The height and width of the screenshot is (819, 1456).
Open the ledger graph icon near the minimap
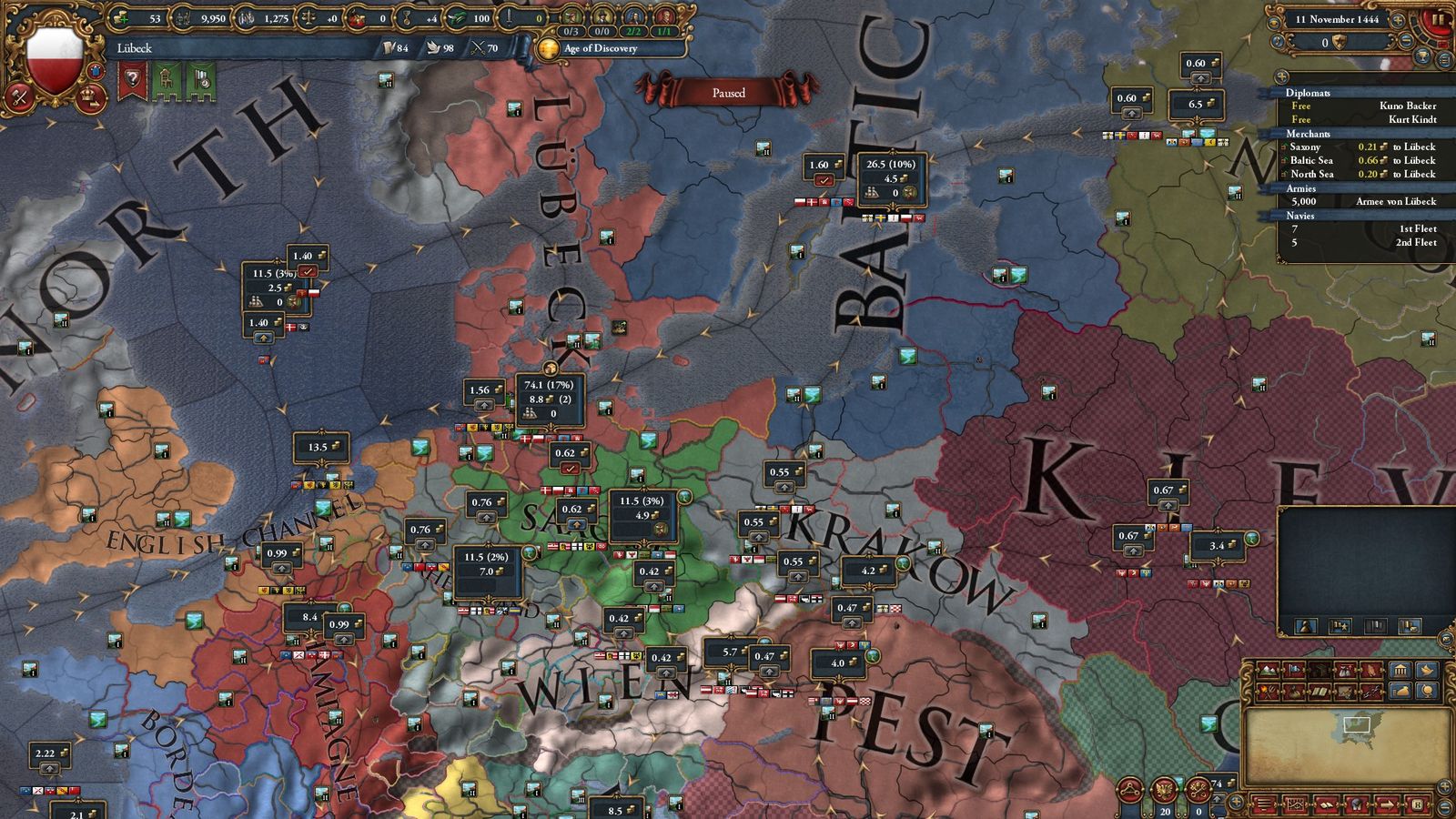click(1296, 804)
